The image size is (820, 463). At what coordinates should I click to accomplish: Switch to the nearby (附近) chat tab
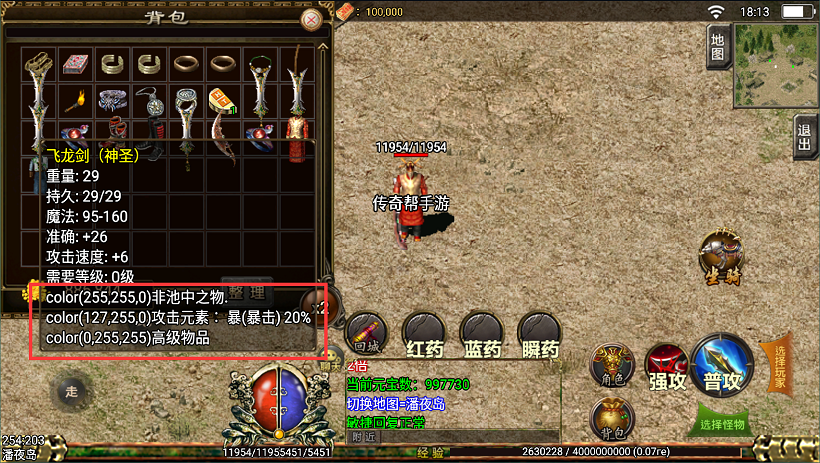pyautogui.click(x=364, y=437)
